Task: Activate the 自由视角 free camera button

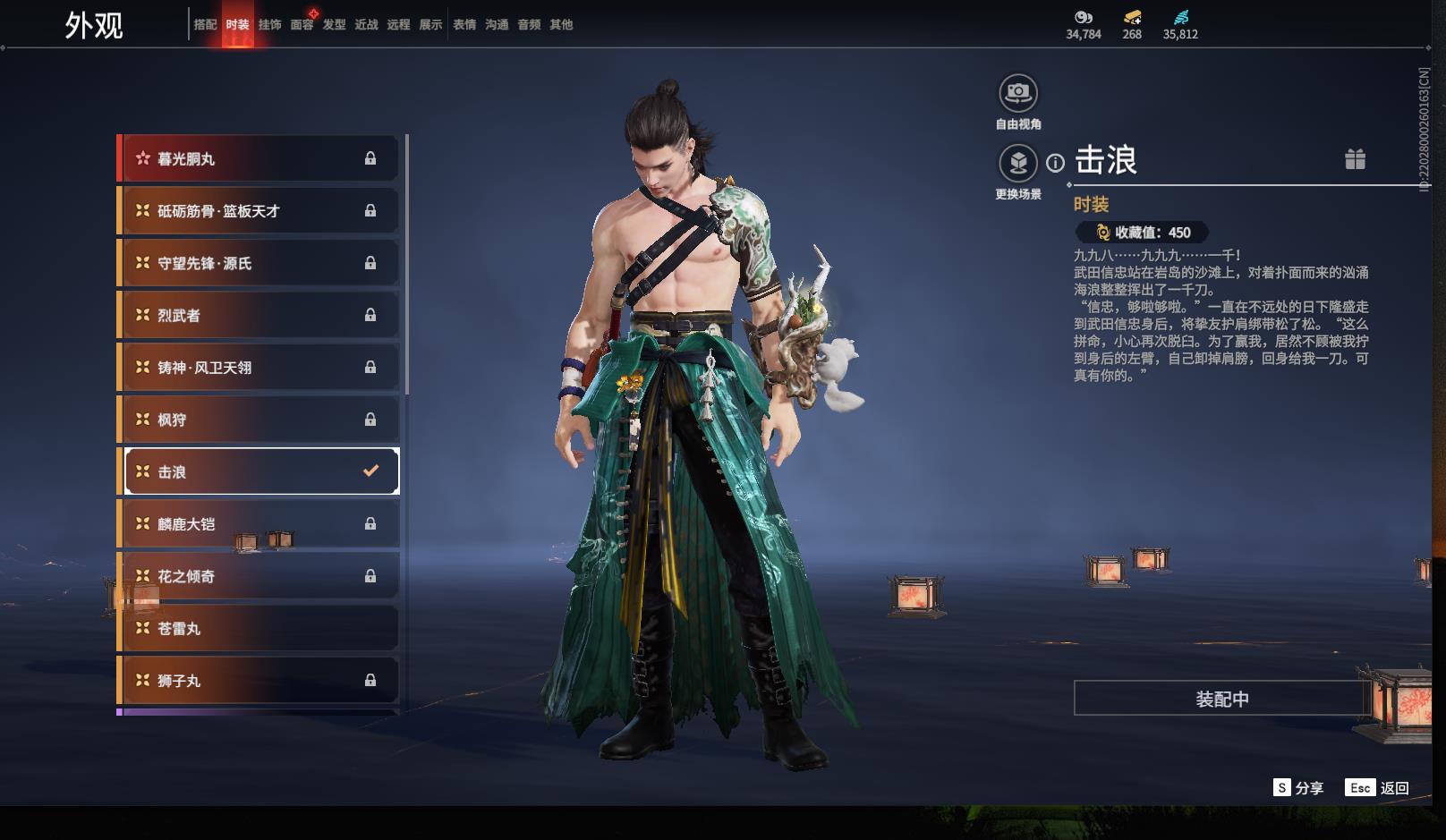Action: click(x=1017, y=93)
